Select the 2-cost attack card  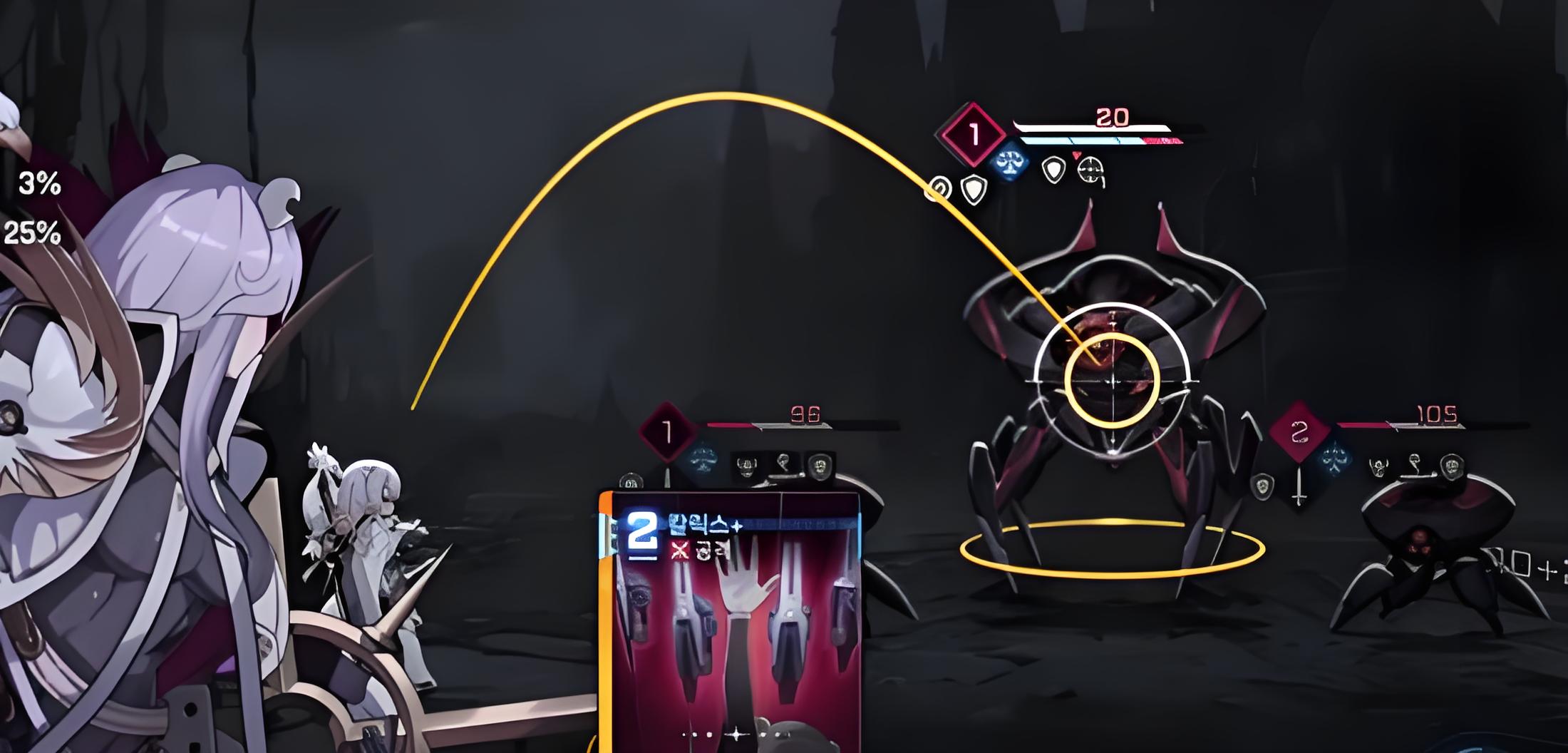coord(731,620)
